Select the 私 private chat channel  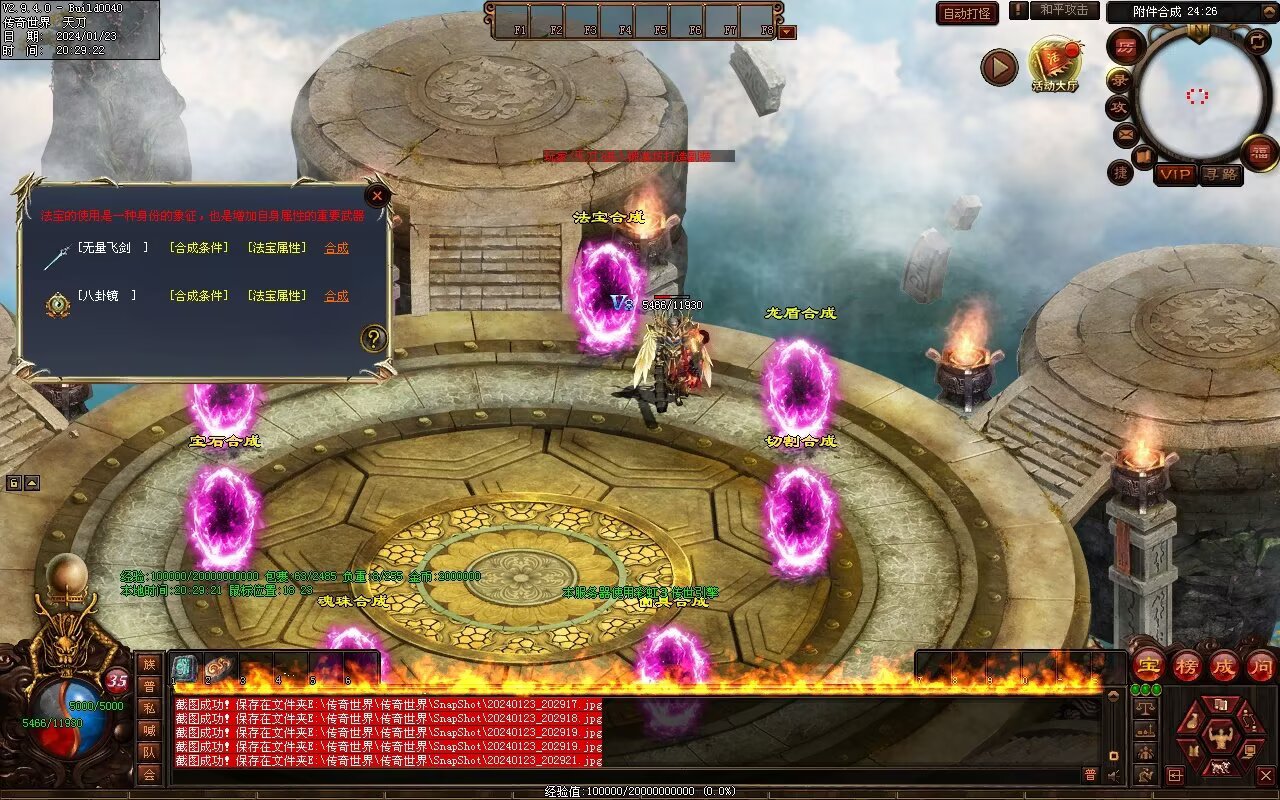click(149, 708)
